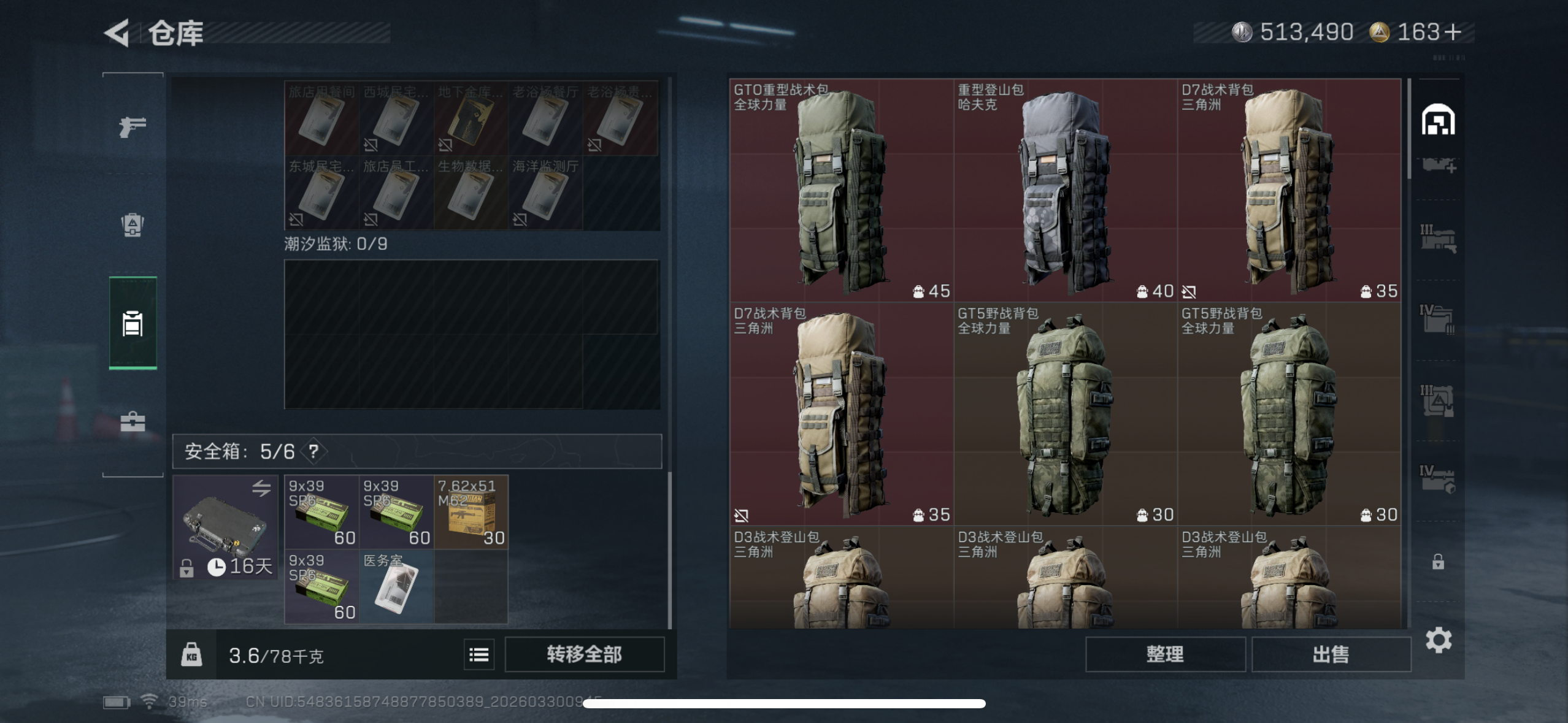Open the help ? next to 安全箱 5/6
The height and width of the screenshot is (723, 1568).
313,451
